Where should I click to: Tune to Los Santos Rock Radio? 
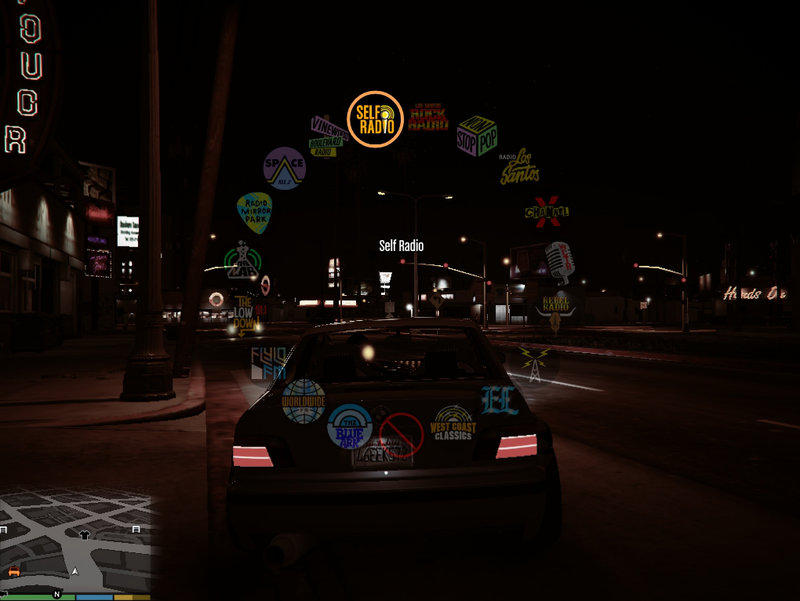click(x=428, y=119)
